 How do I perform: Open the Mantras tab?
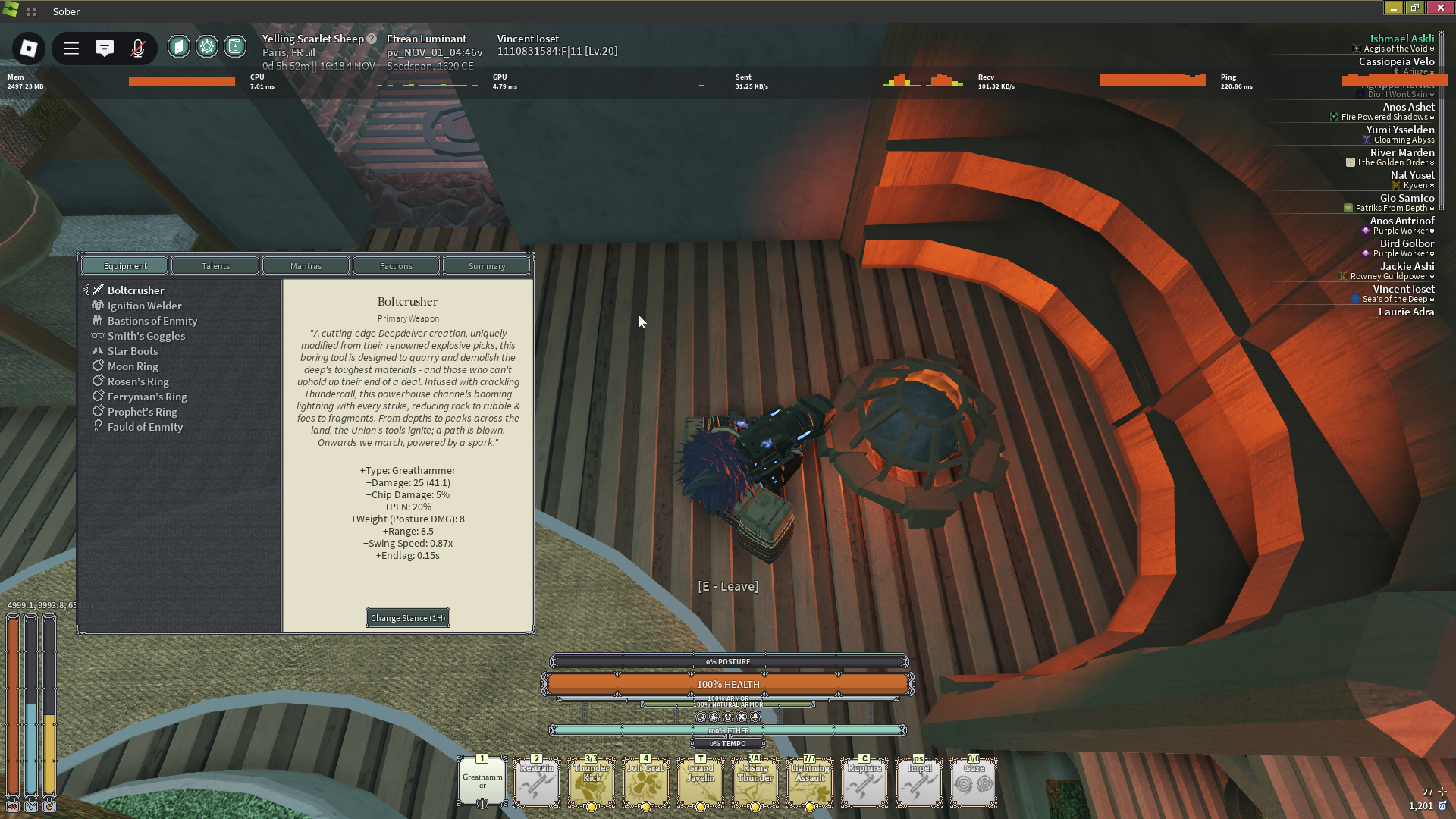[x=306, y=266]
